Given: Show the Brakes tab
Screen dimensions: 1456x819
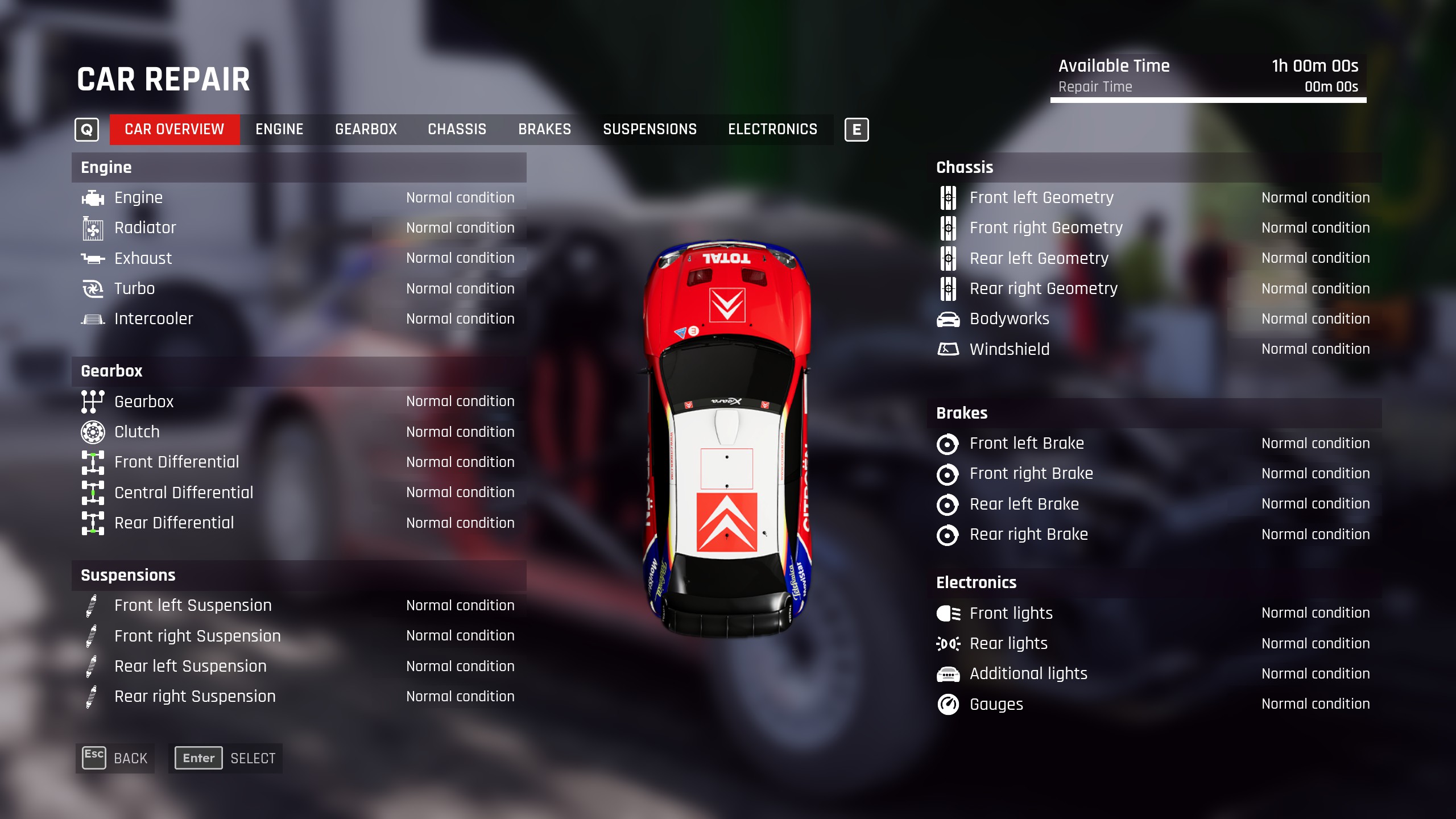Looking at the screenshot, I should pos(544,130).
